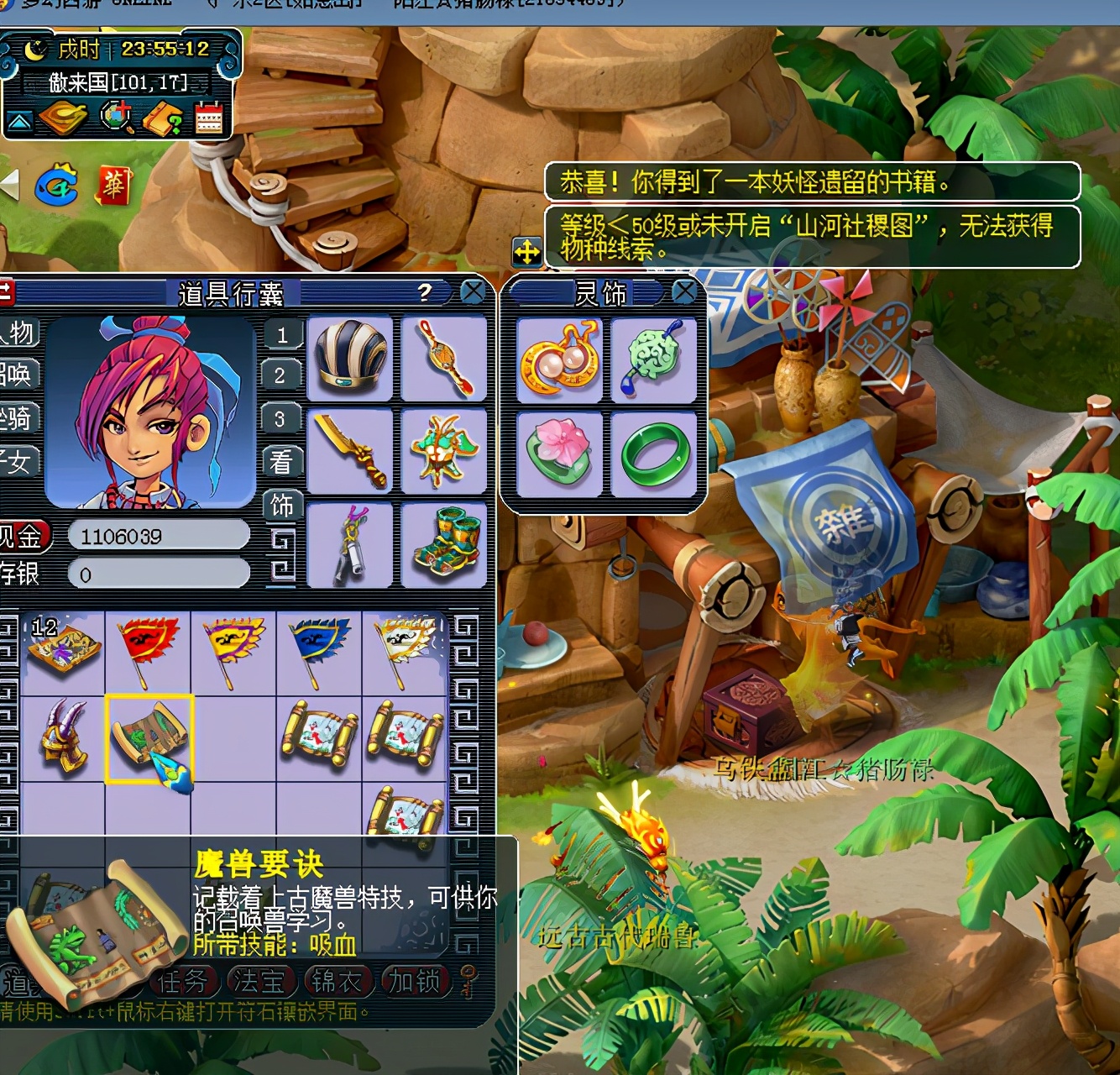The image size is (1120, 1075).
Task: Pick the blue flag item
Action: tap(319, 651)
